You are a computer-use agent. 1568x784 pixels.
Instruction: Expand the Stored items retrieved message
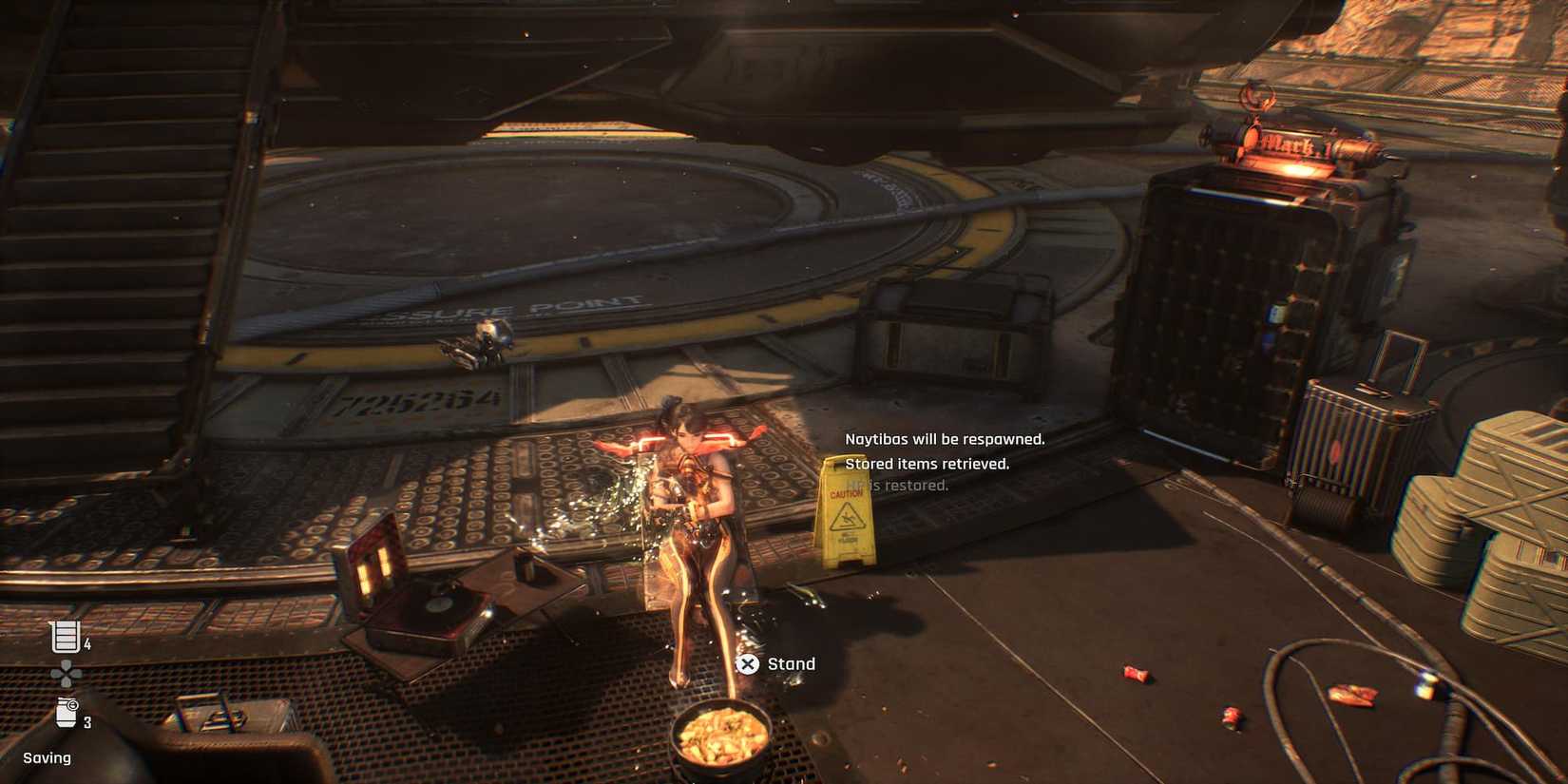929,464
